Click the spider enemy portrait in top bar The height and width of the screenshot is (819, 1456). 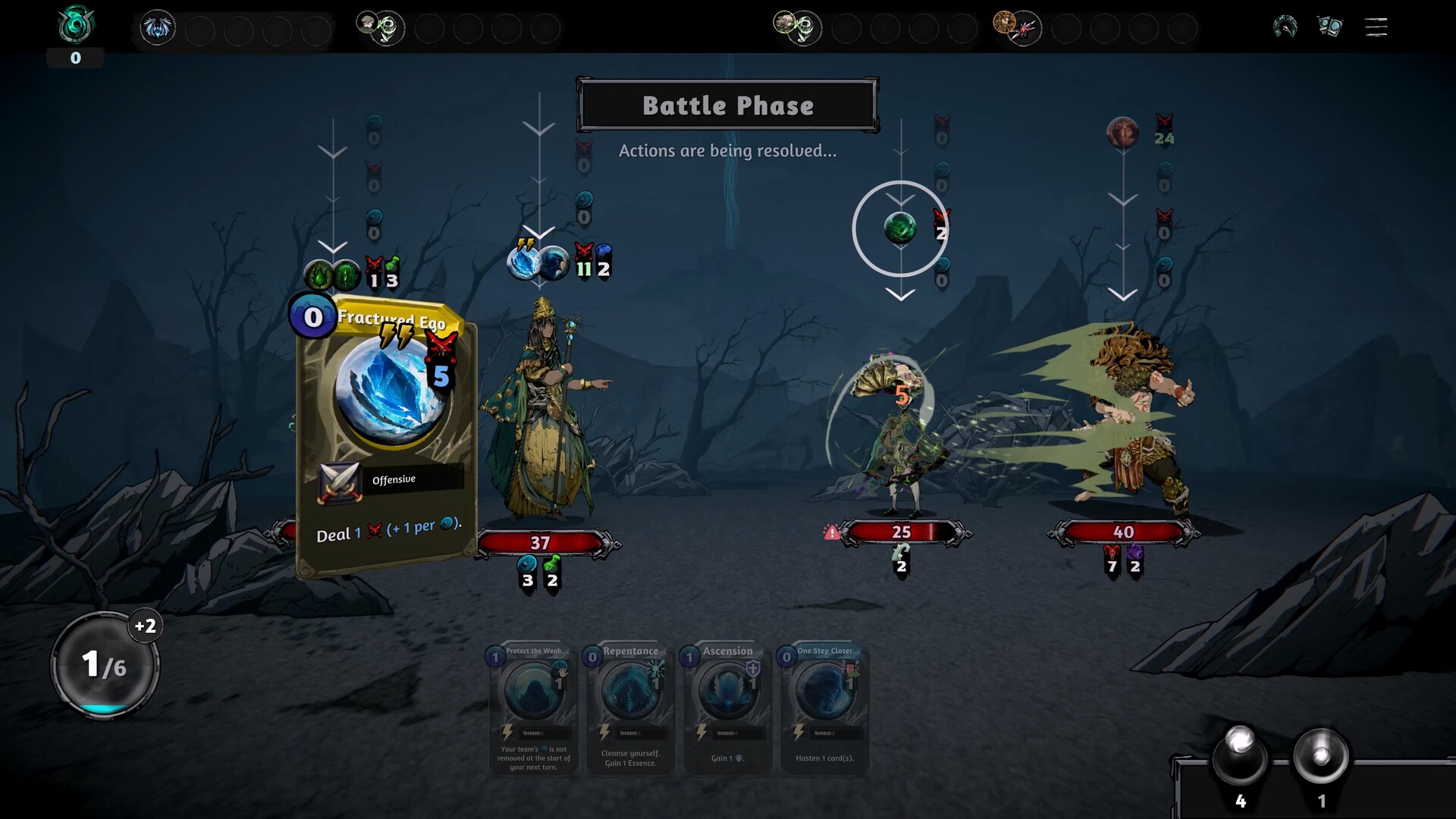tap(157, 27)
